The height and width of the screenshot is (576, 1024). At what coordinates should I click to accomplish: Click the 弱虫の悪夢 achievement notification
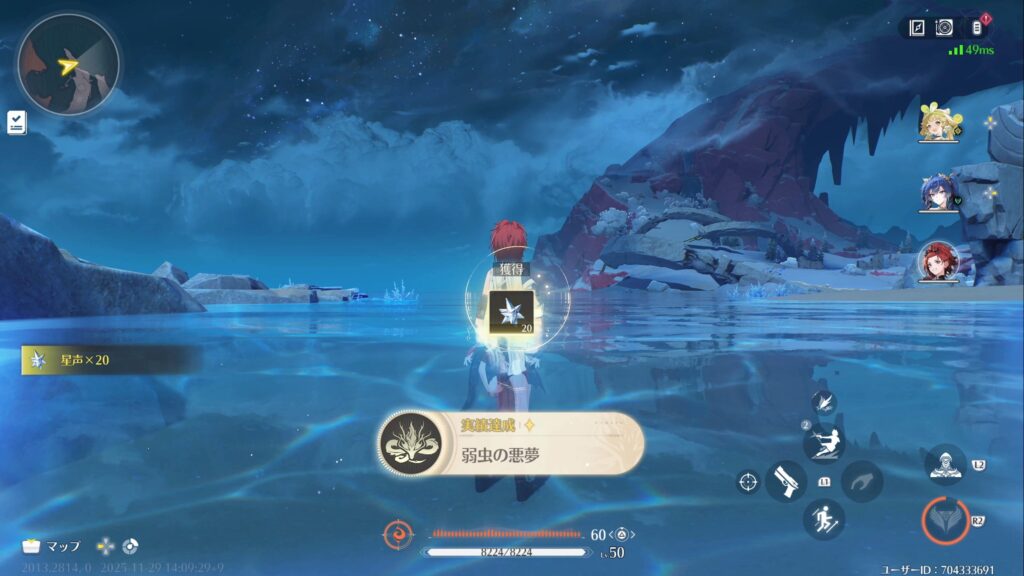[511, 443]
